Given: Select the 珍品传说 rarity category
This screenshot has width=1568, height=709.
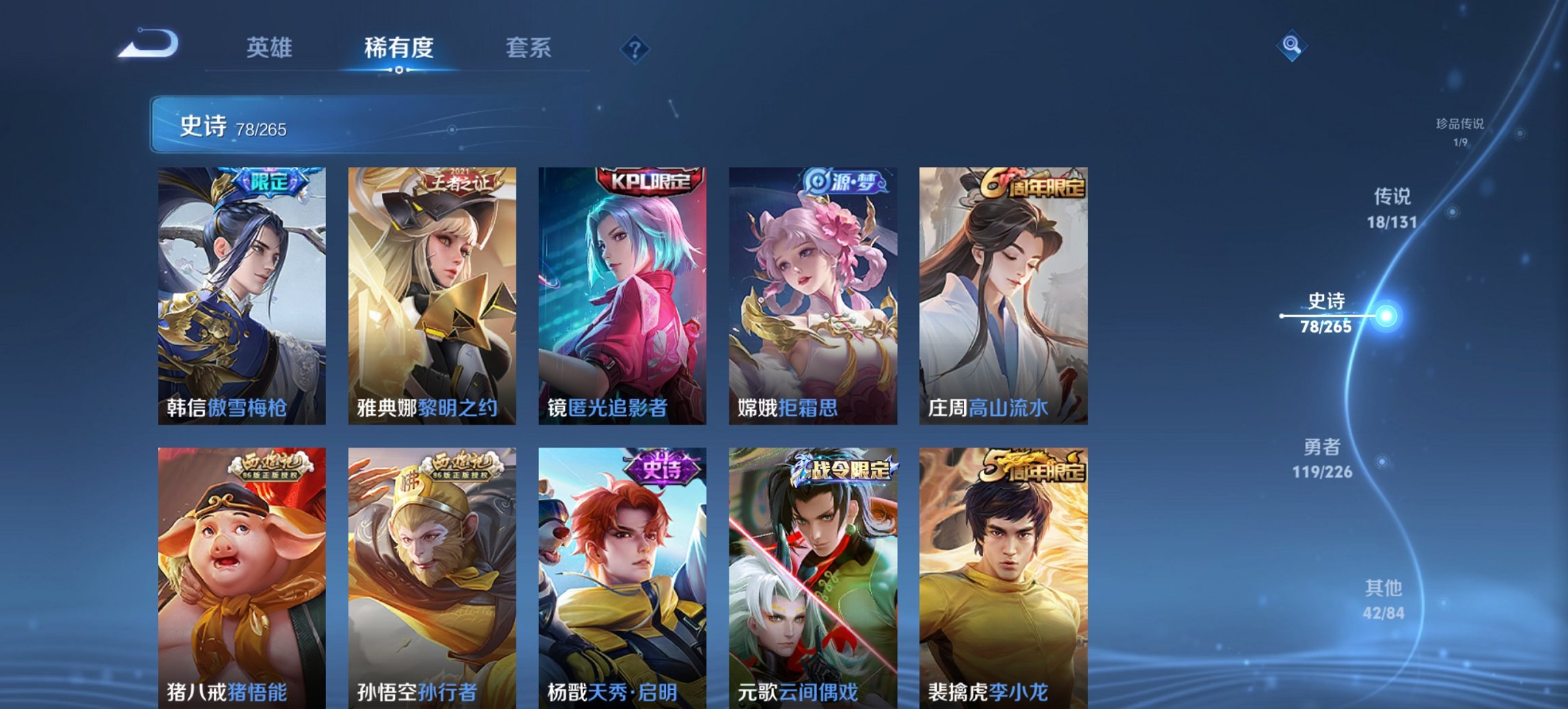Looking at the screenshot, I should 1458,131.
